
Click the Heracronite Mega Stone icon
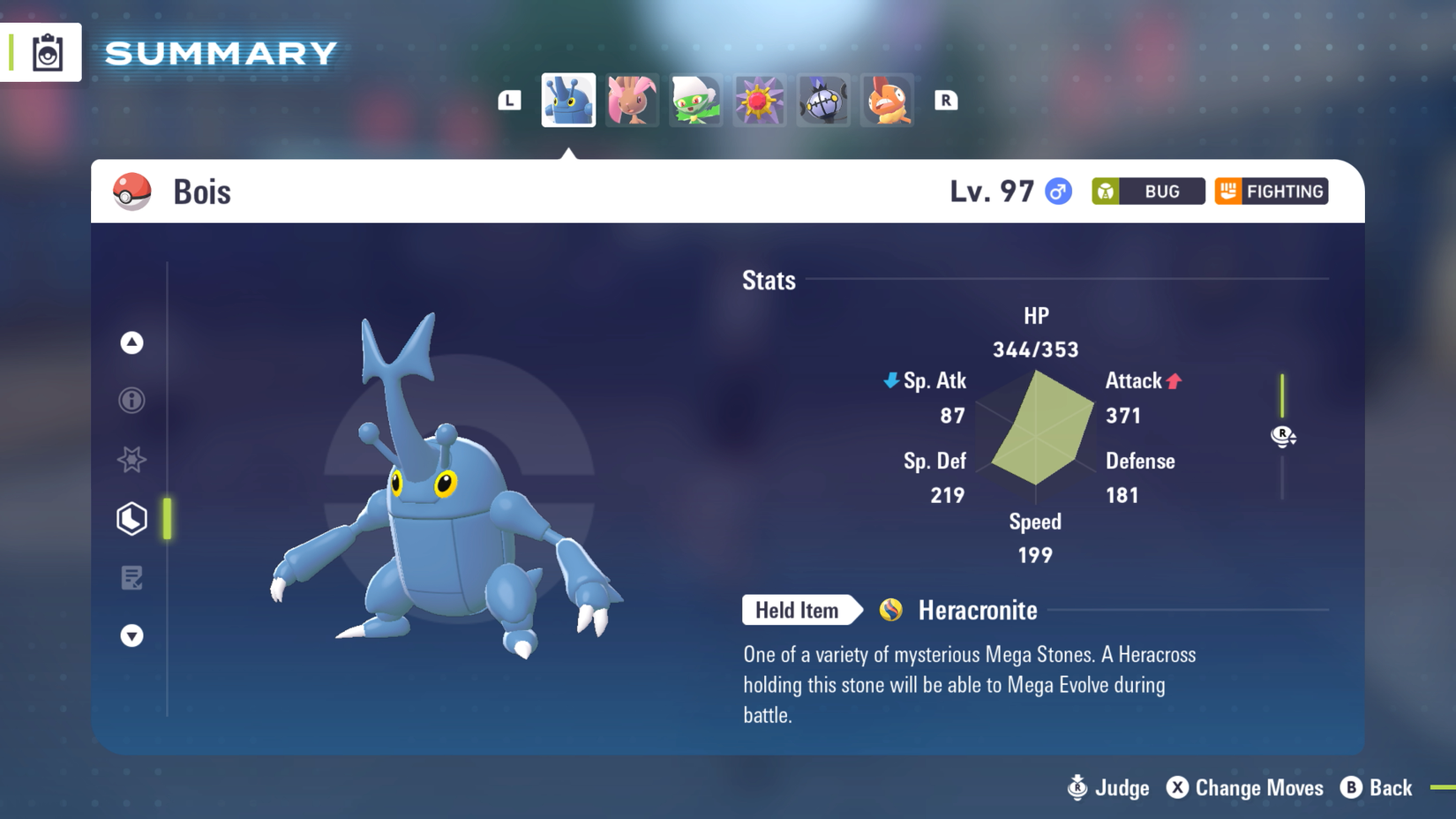click(x=889, y=610)
